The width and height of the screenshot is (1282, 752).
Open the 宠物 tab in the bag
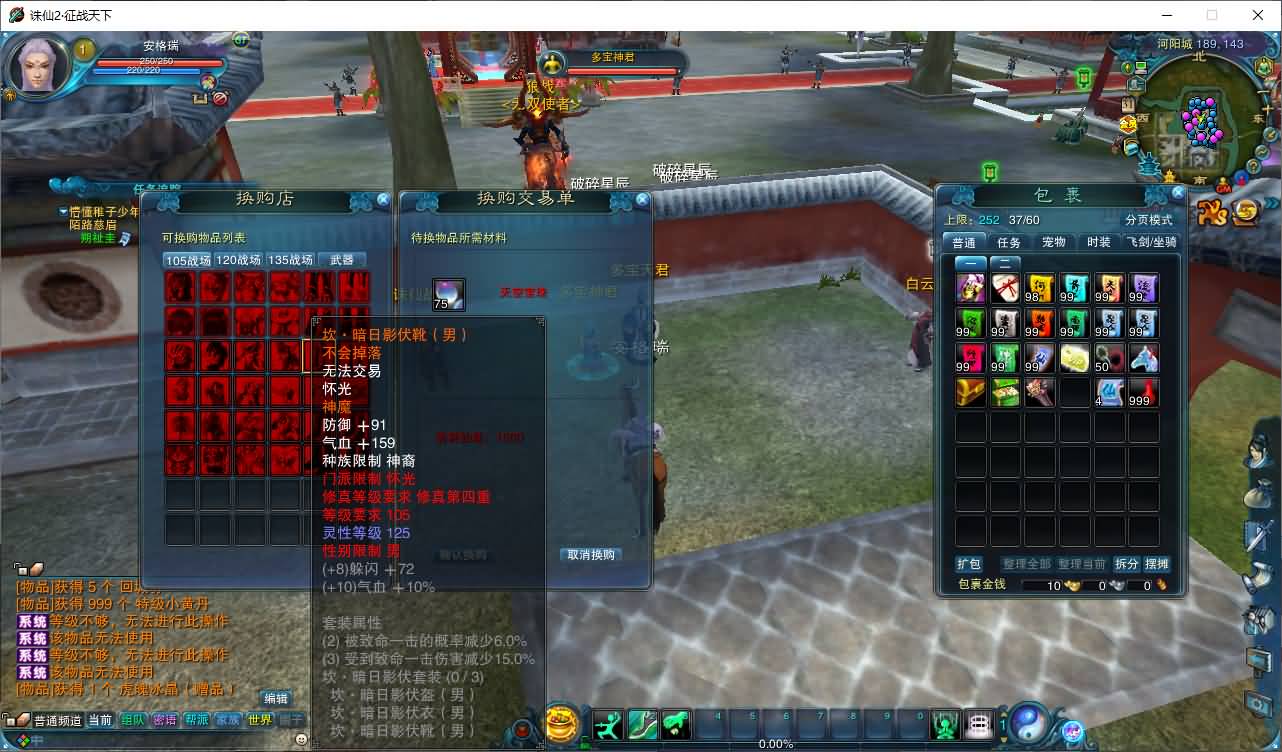pyautogui.click(x=1054, y=241)
